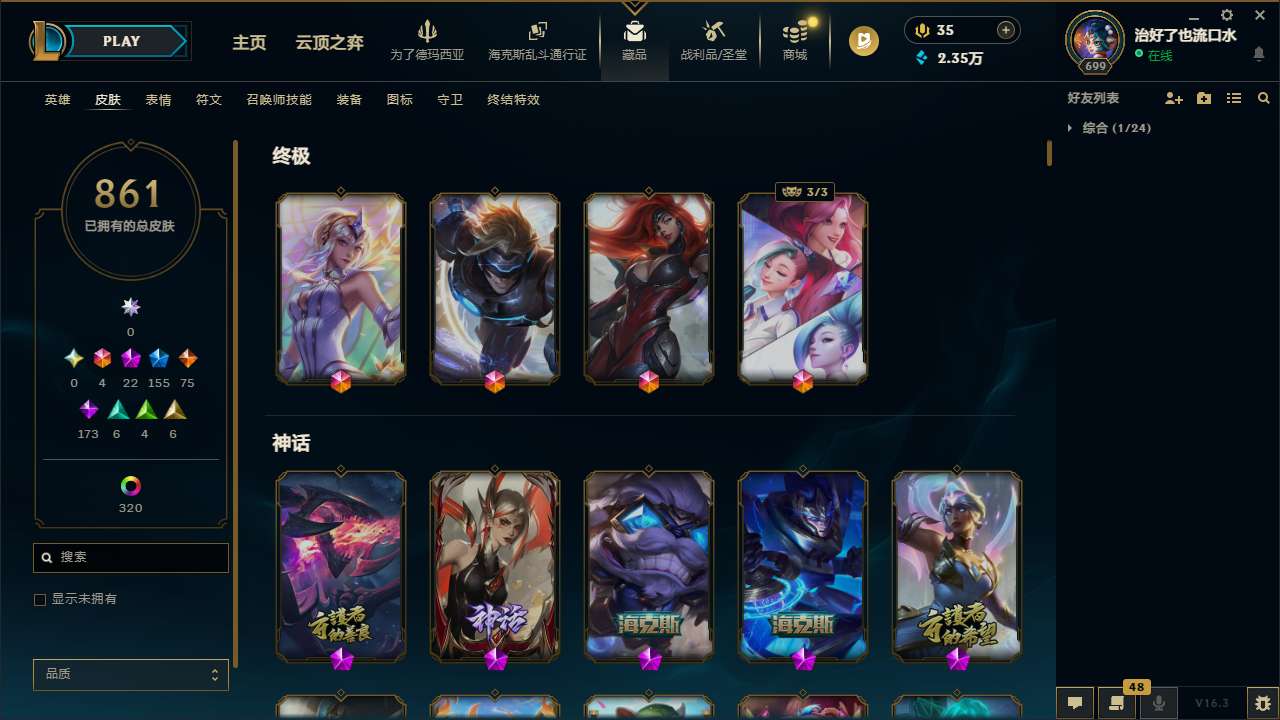Click the chroma color wheel showing 320
Viewport: 1280px width, 720px height.
pos(130,486)
